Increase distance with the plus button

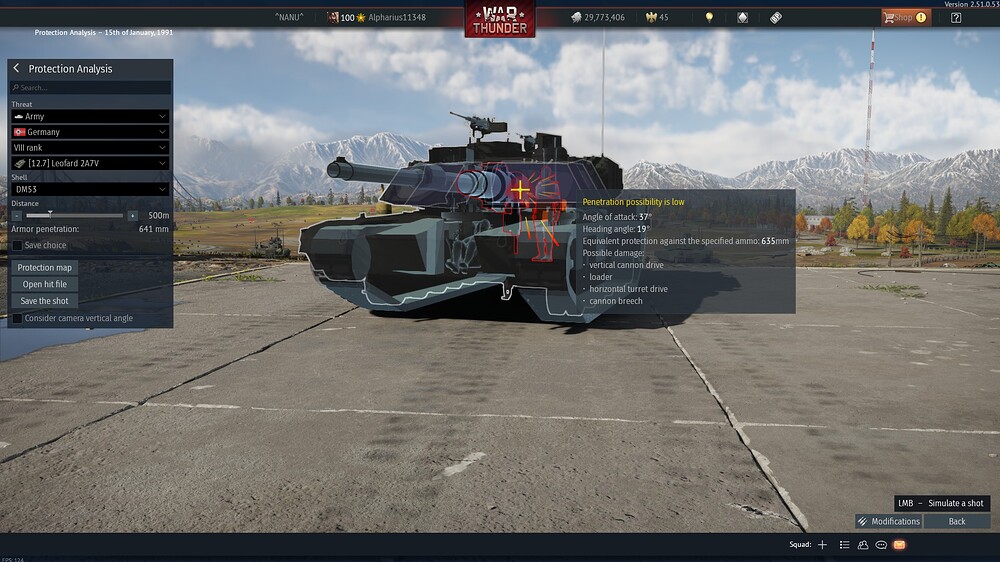tap(133, 215)
